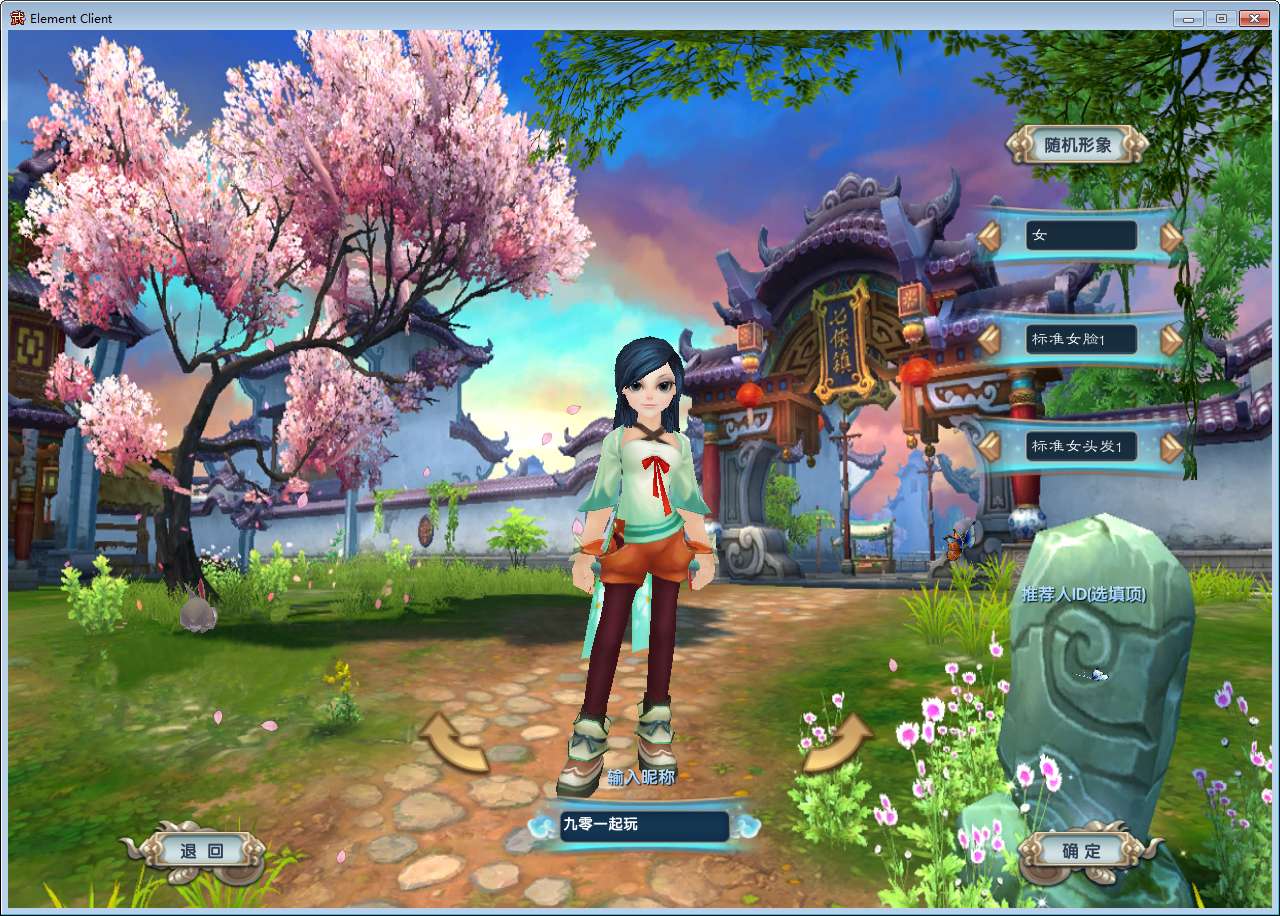Click the Windows taskbar at the bottom

[x=640, y=911]
